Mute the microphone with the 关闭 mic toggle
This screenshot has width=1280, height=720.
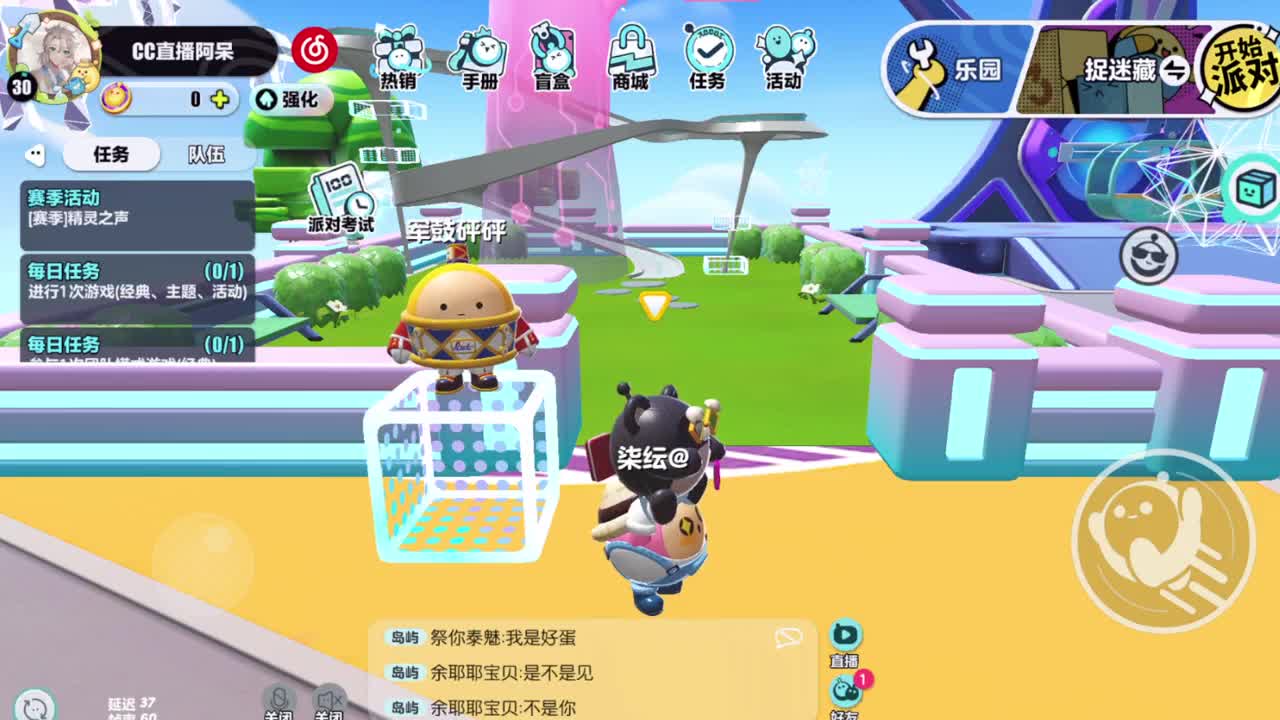[x=280, y=700]
